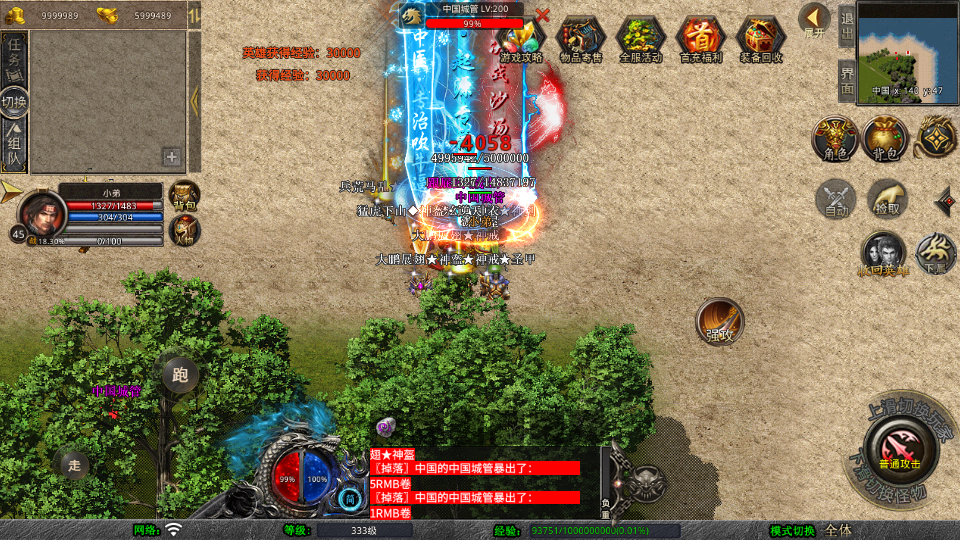Screen dimensions: 960x540
Task: Toggle the 跑 run movement button
Action: (180, 375)
